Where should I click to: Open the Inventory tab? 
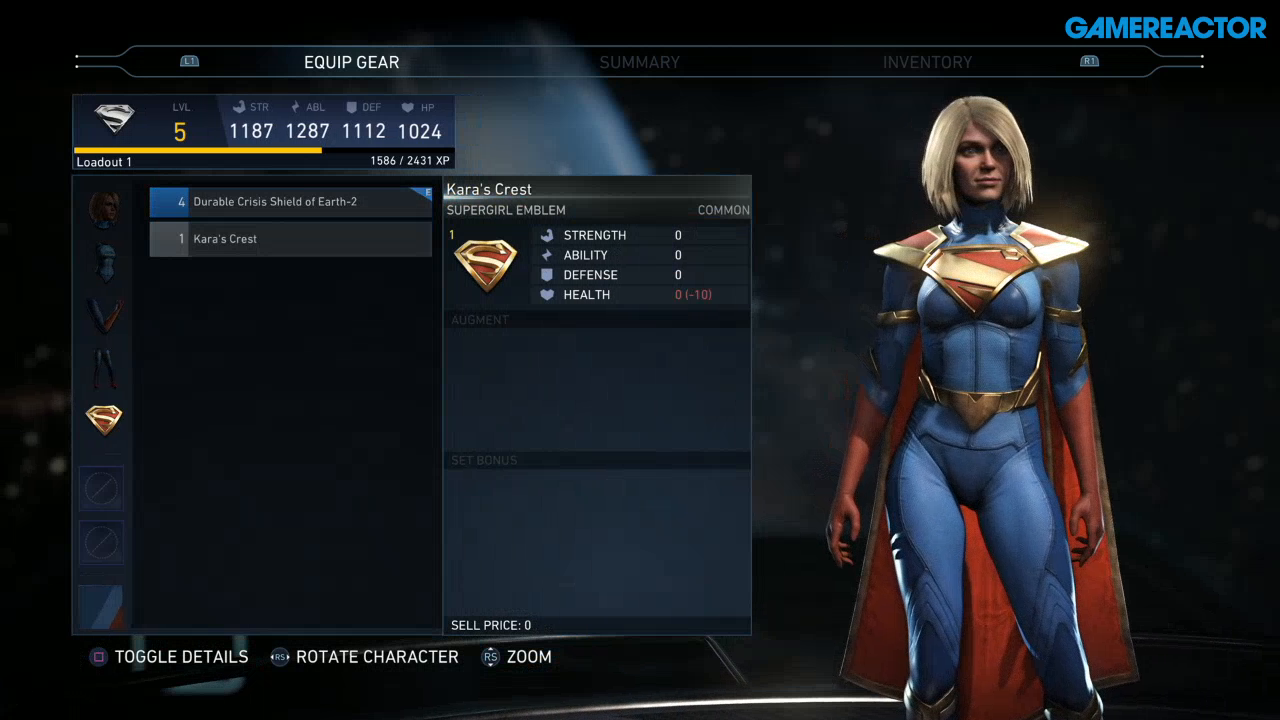point(927,62)
